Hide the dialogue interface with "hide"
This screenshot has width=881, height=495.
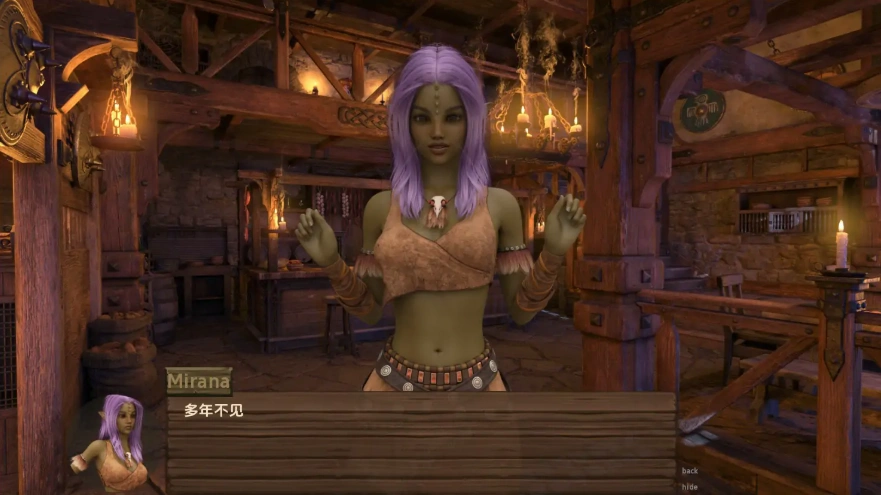[690, 487]
